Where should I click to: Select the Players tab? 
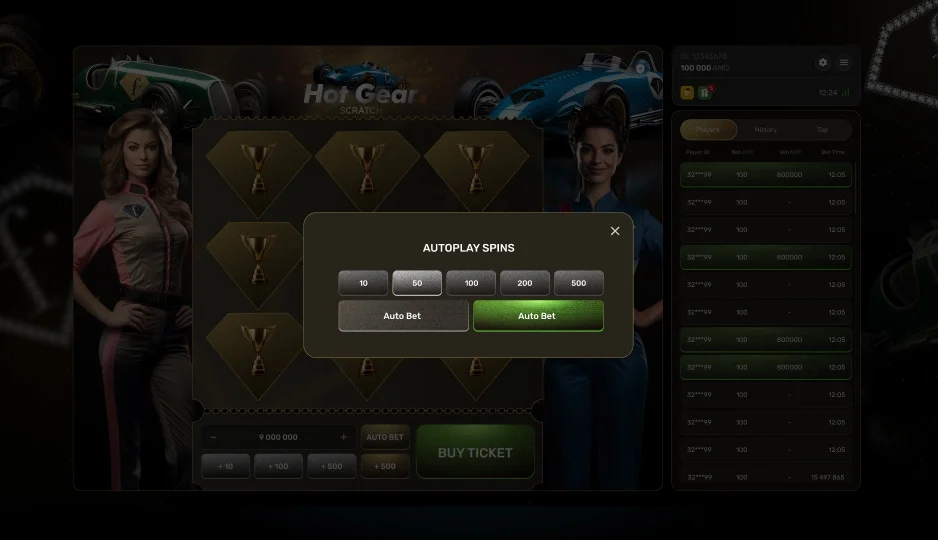click(x=708, y=130)
